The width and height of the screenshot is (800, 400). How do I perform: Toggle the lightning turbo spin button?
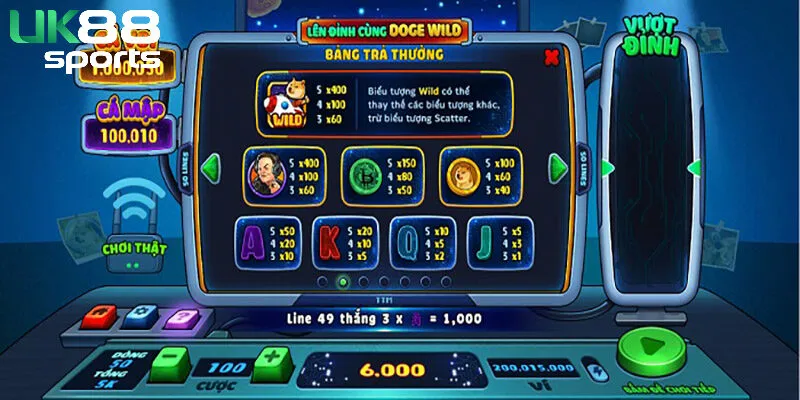click(598, 372)
